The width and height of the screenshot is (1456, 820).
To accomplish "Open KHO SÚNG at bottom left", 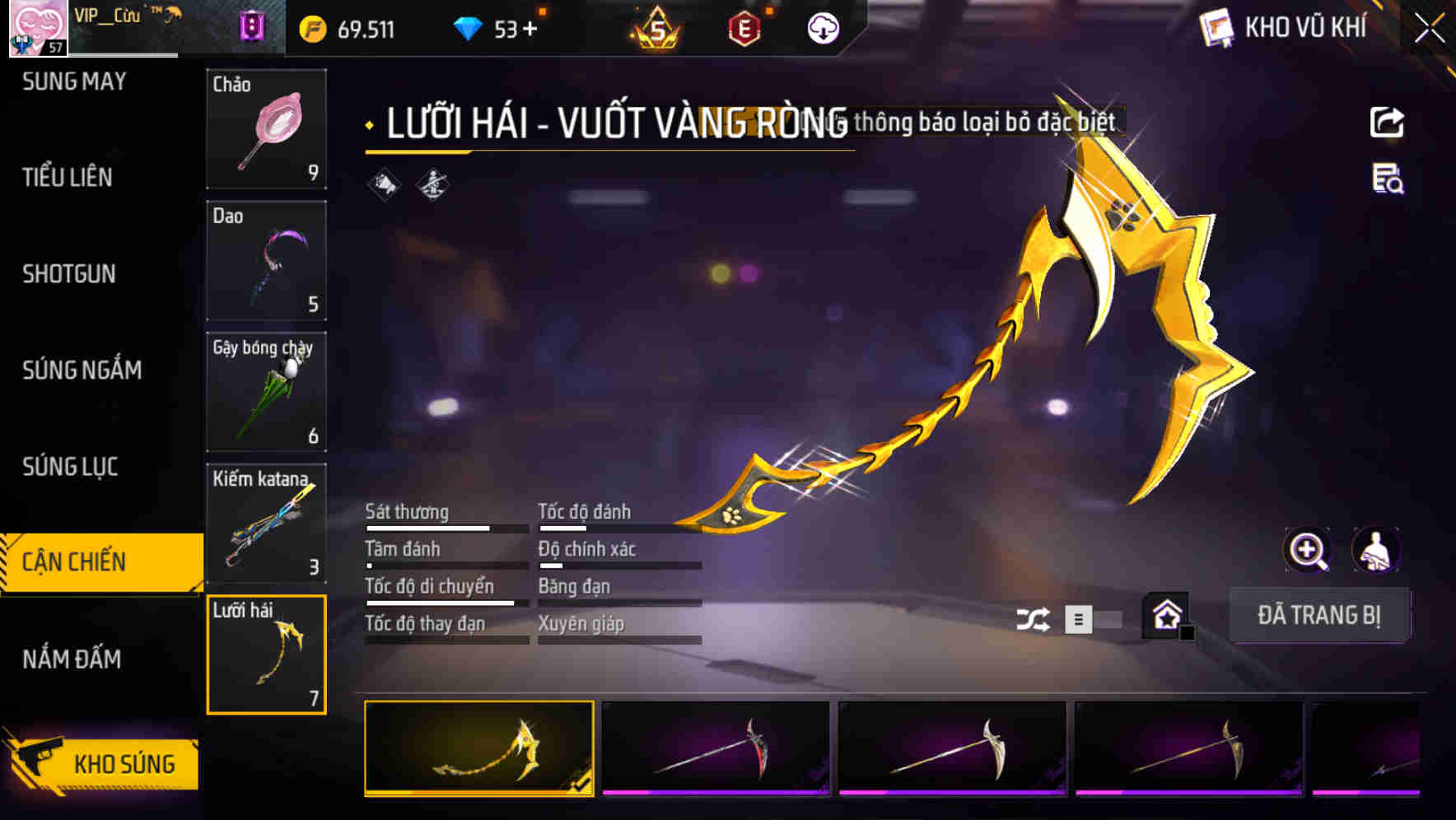I will (x=124, y=763).
